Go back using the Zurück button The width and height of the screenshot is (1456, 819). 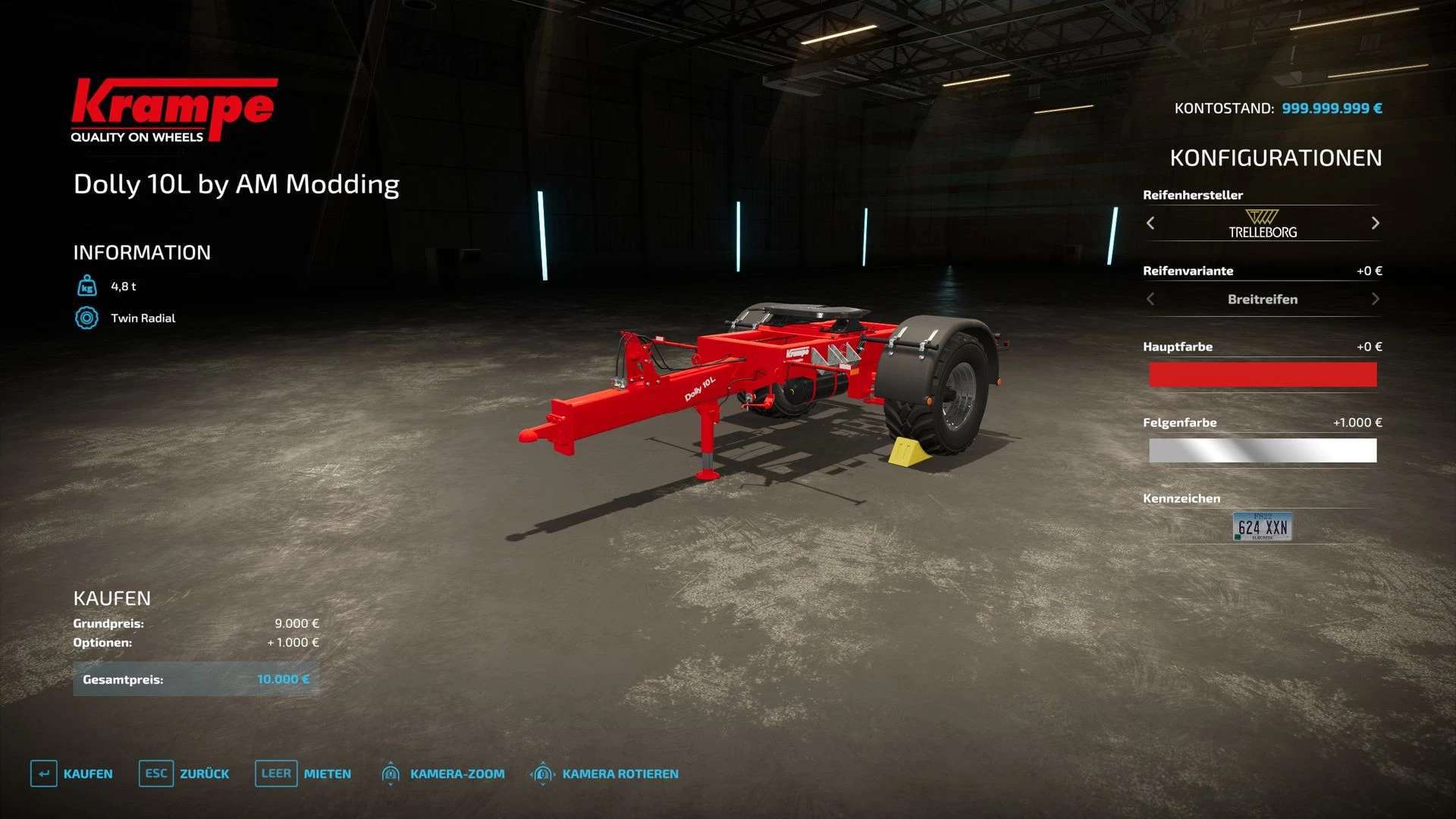[x=184, y=773]
